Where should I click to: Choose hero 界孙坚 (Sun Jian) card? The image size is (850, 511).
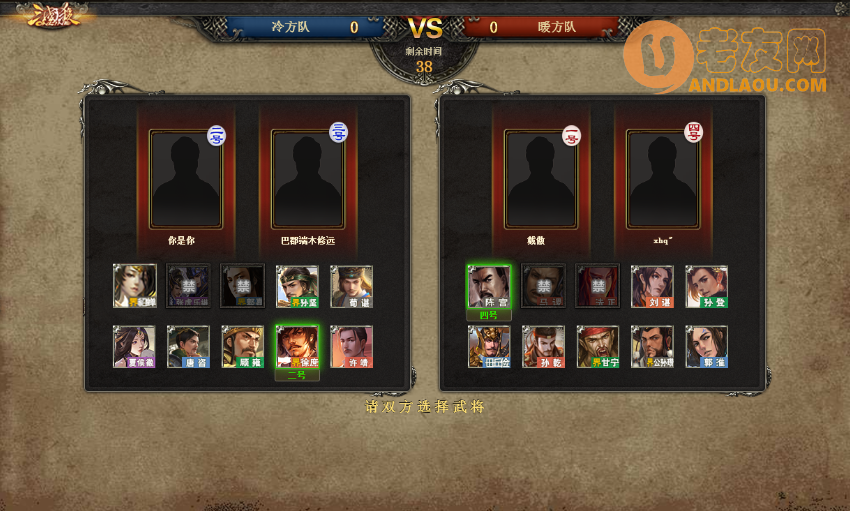(x=297, y=286)
